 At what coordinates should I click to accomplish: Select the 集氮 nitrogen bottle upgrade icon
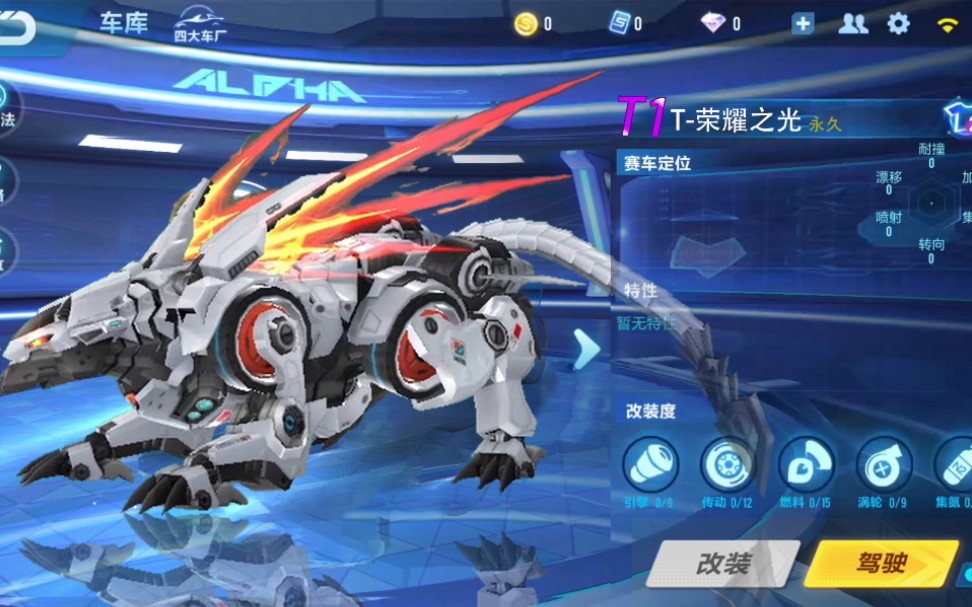pyautogui.click(x=955, y=464)
